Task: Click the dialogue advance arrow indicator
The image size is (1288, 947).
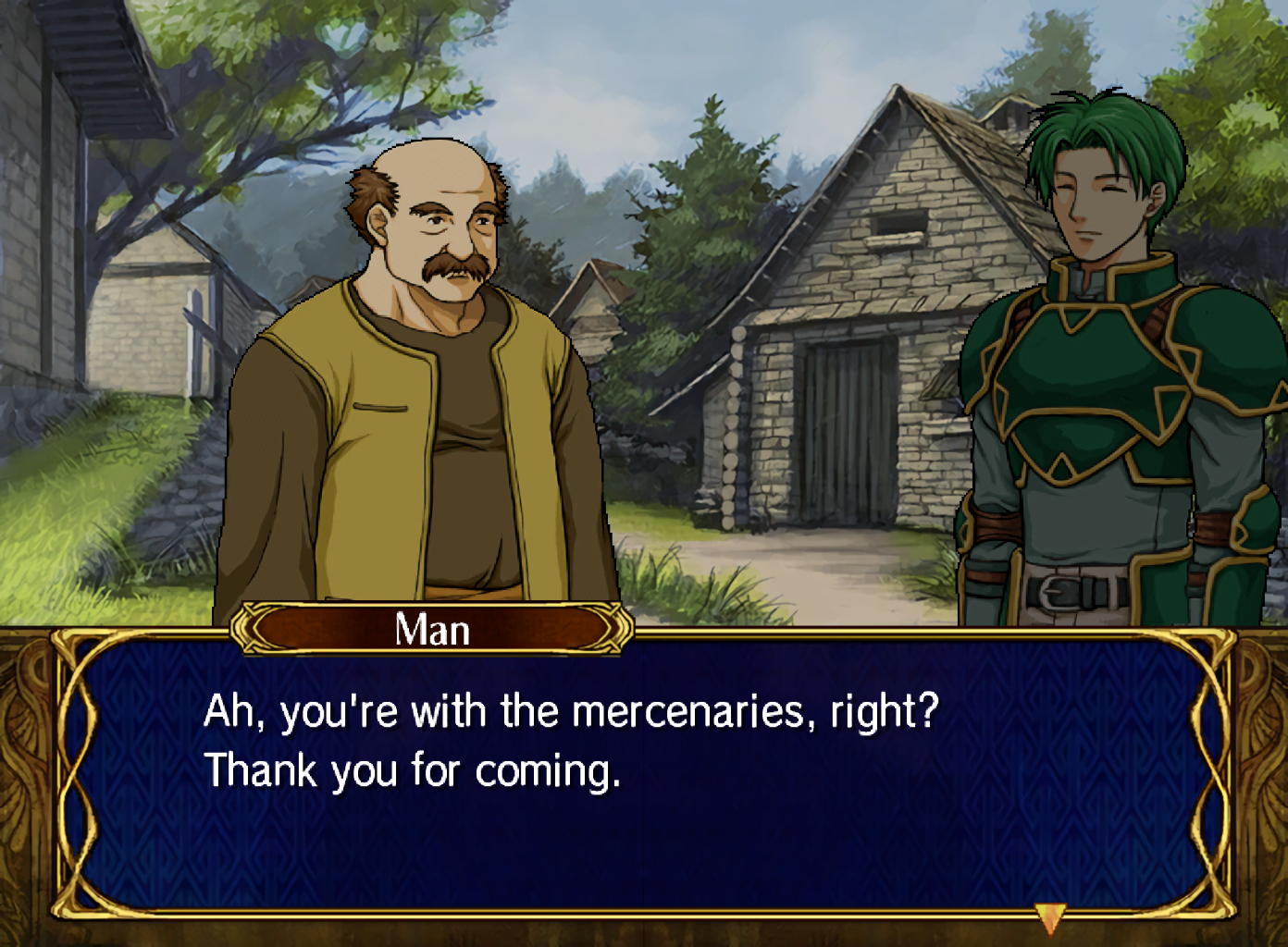Action: pyautogui.click(x=1050, y=917)
